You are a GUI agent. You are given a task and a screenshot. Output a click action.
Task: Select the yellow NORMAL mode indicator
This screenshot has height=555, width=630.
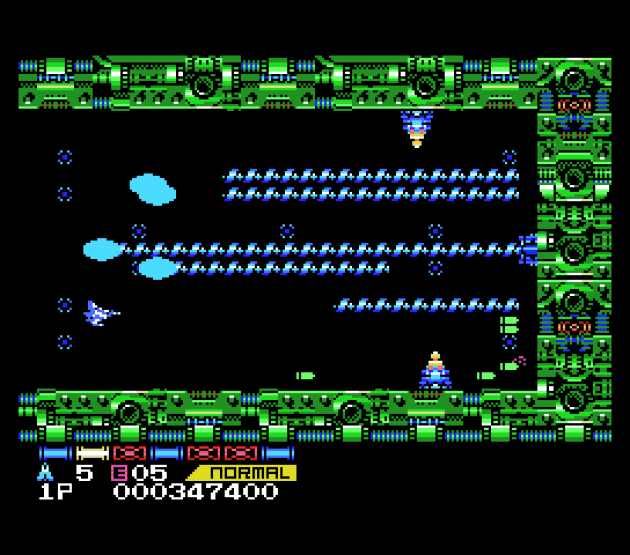[244, 472]
